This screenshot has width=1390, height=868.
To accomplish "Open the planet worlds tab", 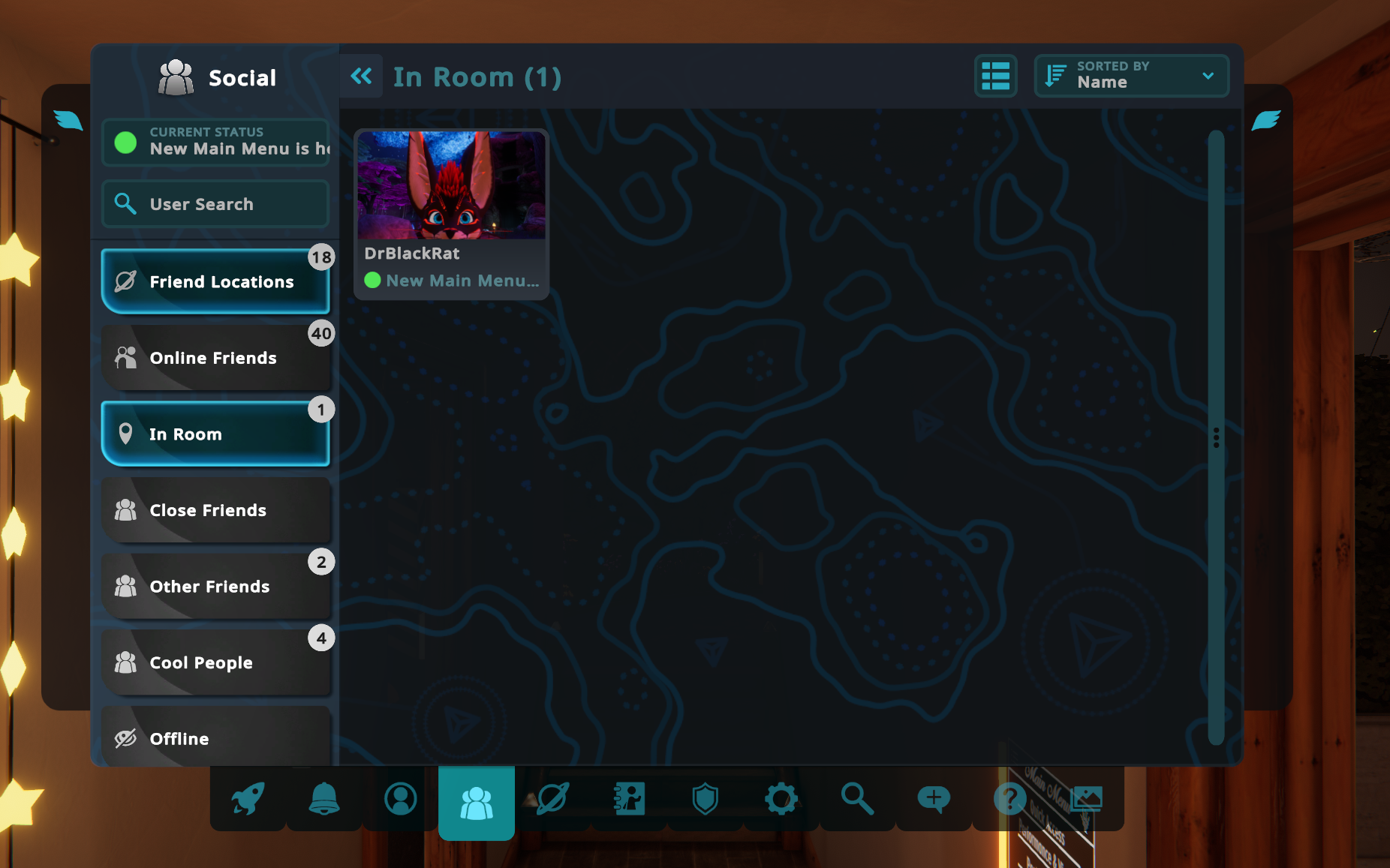I will click(x=553, y=798).
